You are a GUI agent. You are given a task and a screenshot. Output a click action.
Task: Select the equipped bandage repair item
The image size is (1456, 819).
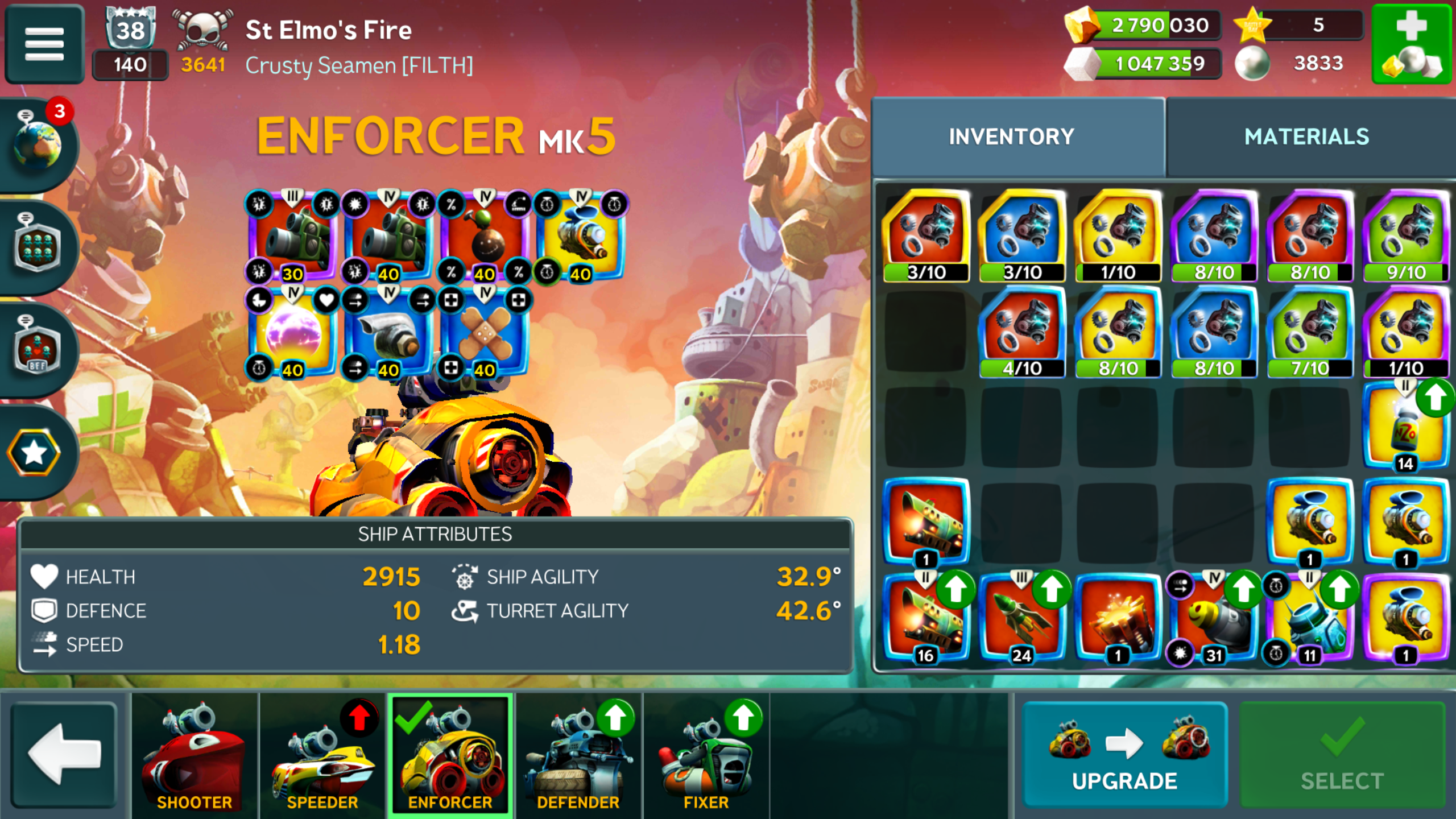tap(484, 333)
